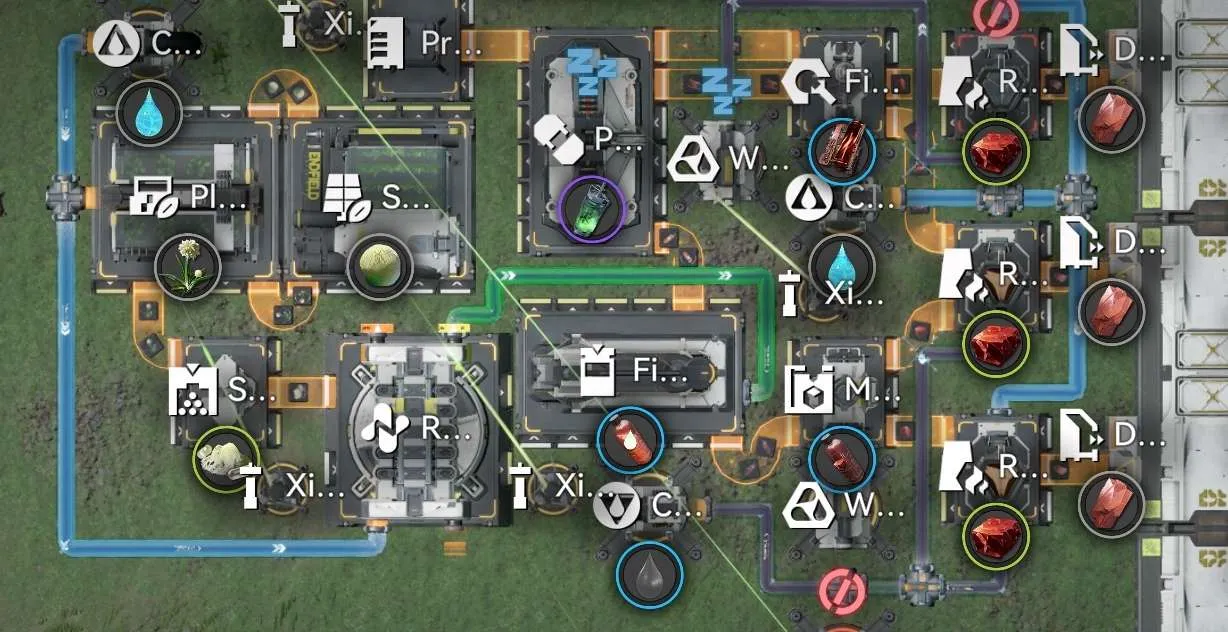Click the green round seed product icon

pyautogui.click(x=380, y=267)
